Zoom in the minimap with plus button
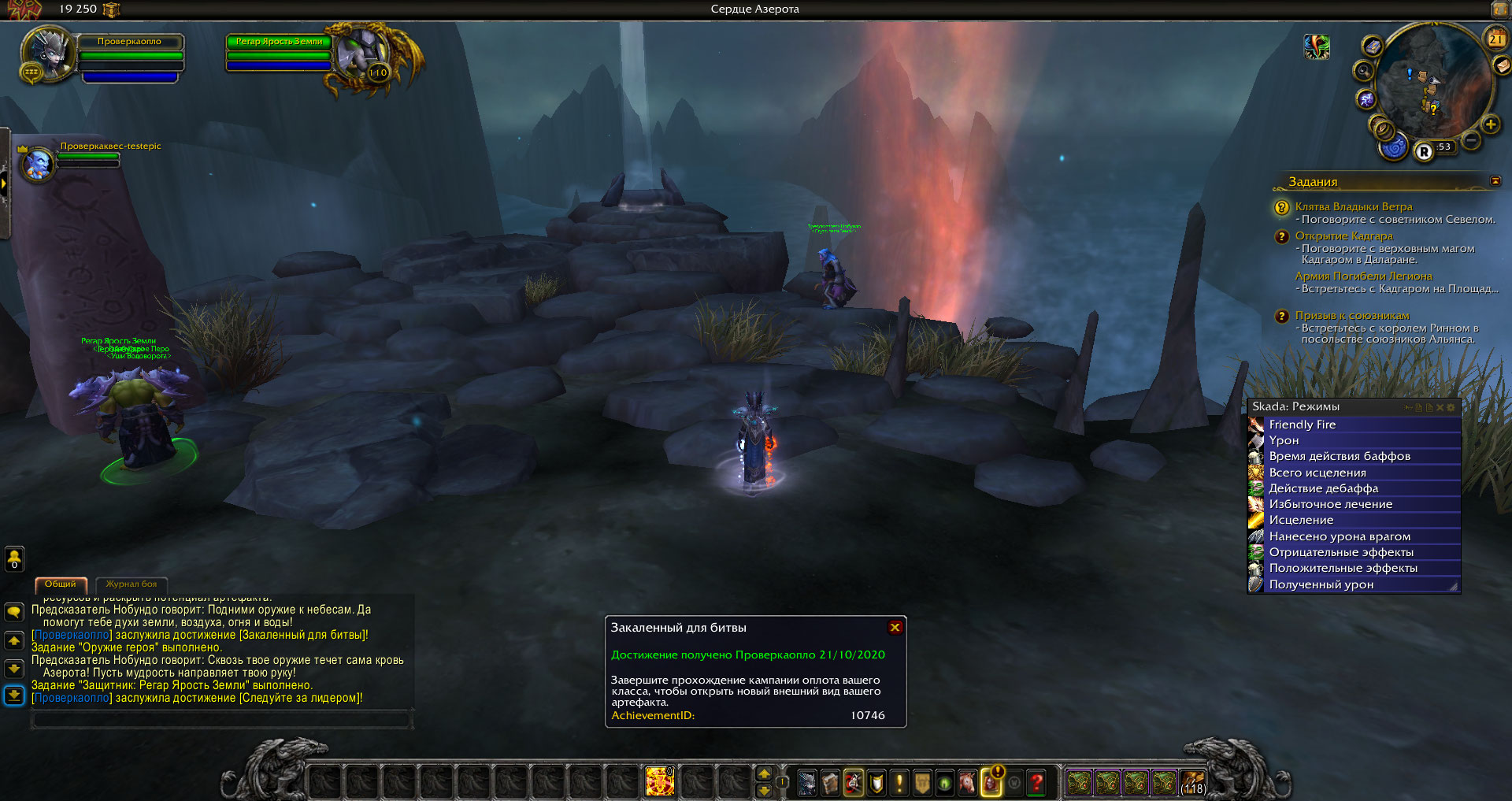This screenshot has width=1512, height=801. (1490, 124)
